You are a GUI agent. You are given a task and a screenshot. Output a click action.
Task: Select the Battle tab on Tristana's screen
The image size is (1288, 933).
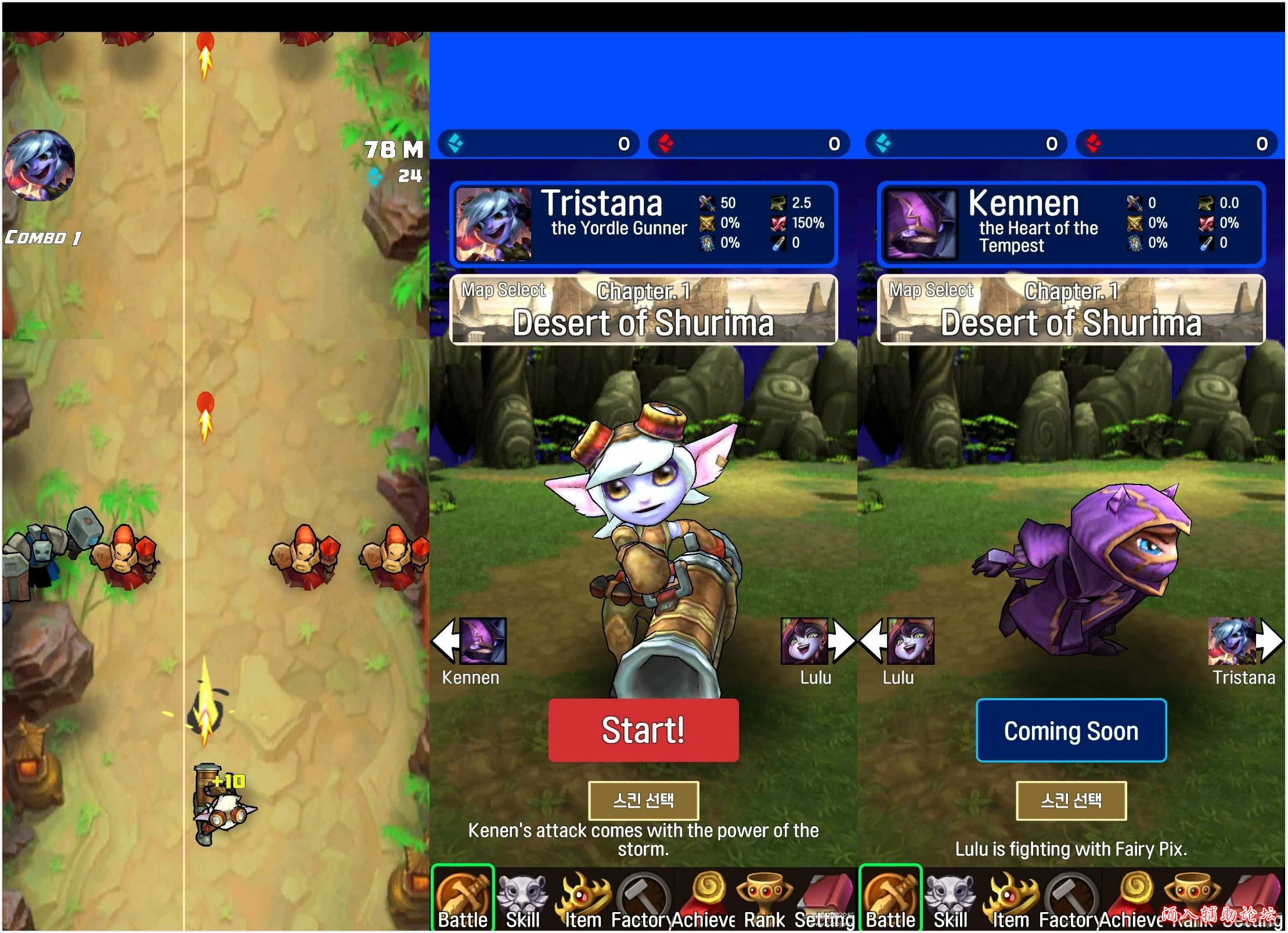[x=463, y=899]
